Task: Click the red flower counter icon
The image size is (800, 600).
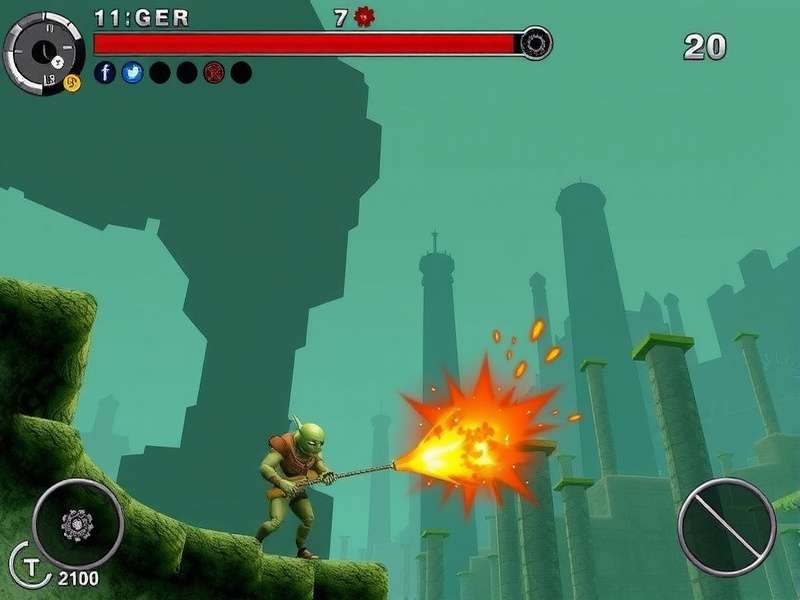Action: [x=364, y=17]
